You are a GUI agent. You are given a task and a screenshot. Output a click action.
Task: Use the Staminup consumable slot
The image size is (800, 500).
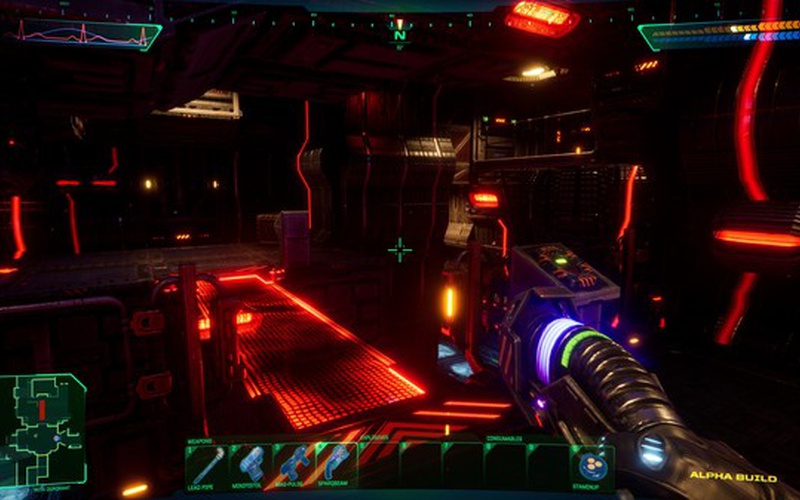tap(591, 466)
